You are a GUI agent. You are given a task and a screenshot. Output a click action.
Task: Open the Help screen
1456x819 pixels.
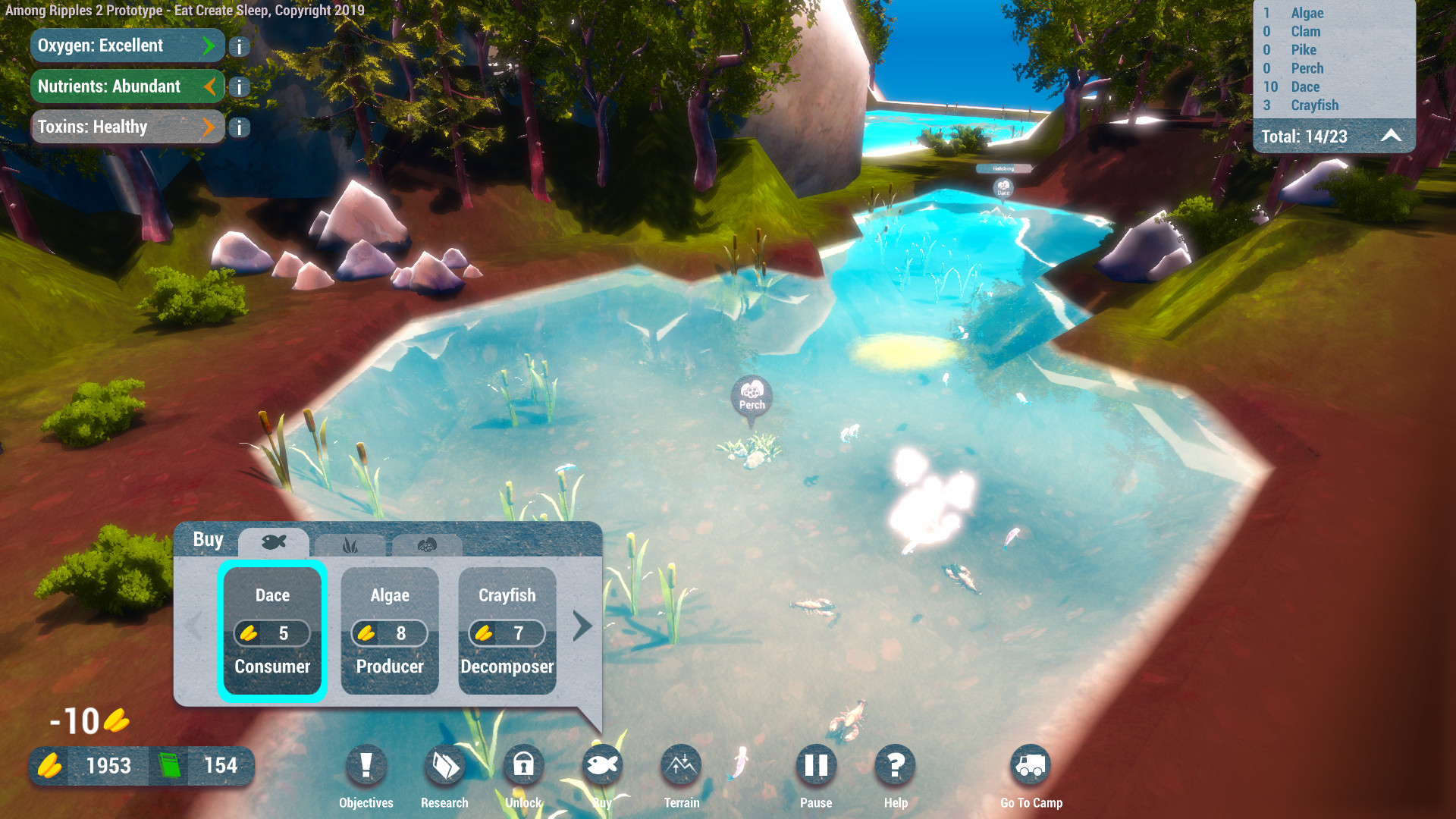(895, 766)
